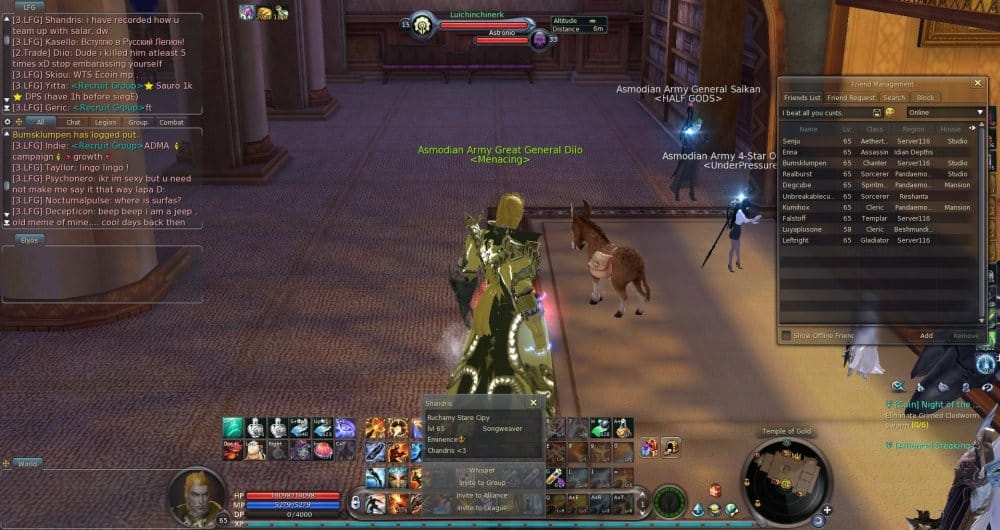This screenshot has width=1000, height=530.
Task: Switch chat to the Legion tab
Action: pos(105,122)
